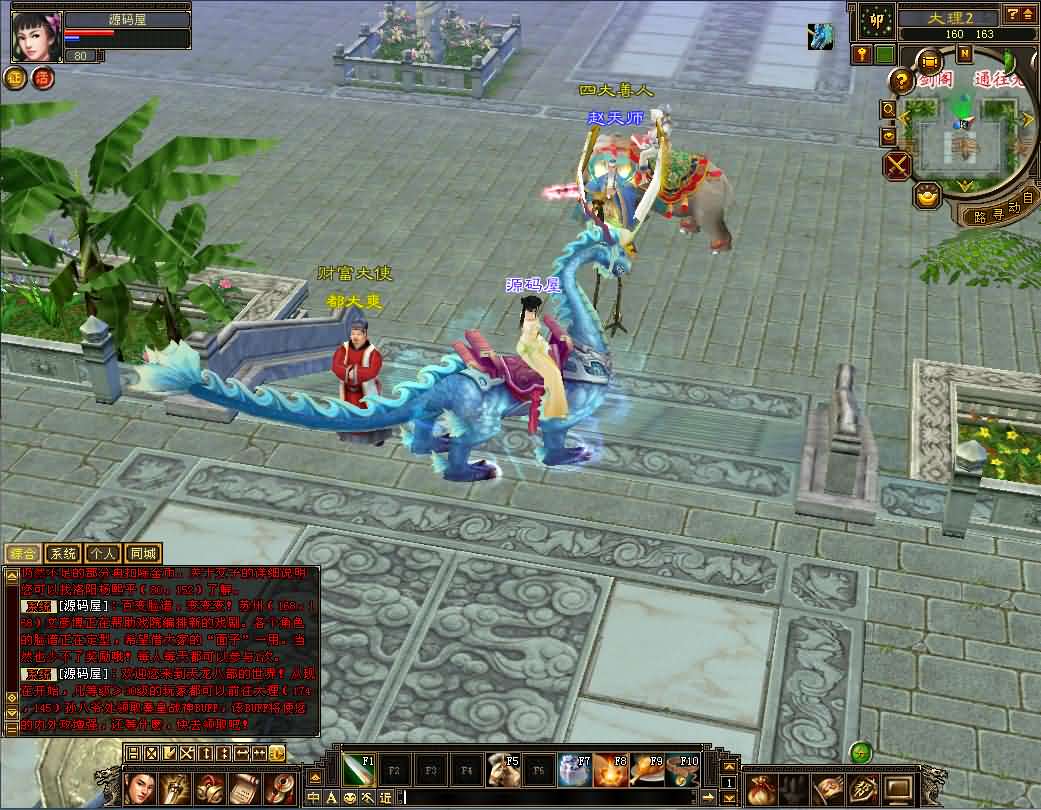Use the pouch item in slot F5

tap(504, 770)
